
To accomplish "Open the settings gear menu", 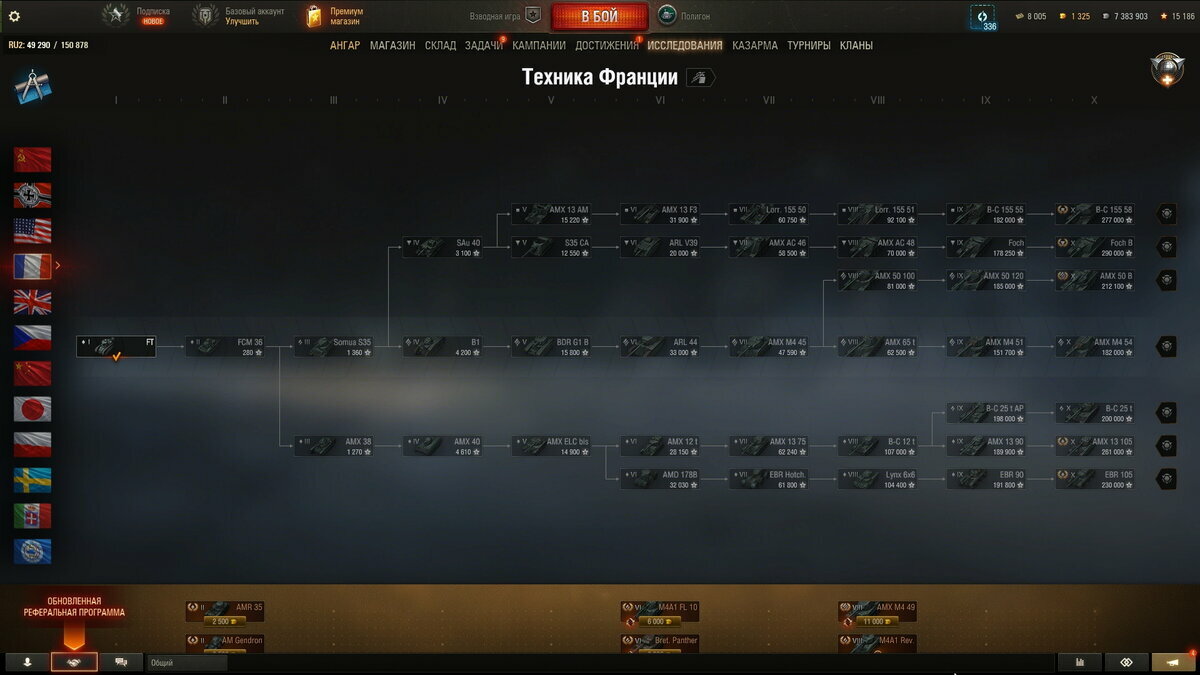I will pos(14,16).
